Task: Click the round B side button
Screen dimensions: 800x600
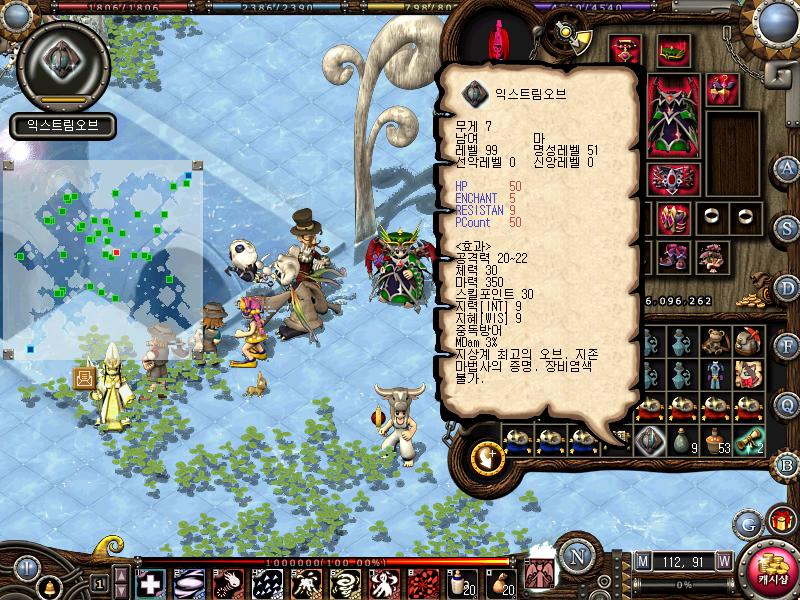Action: 787,464
